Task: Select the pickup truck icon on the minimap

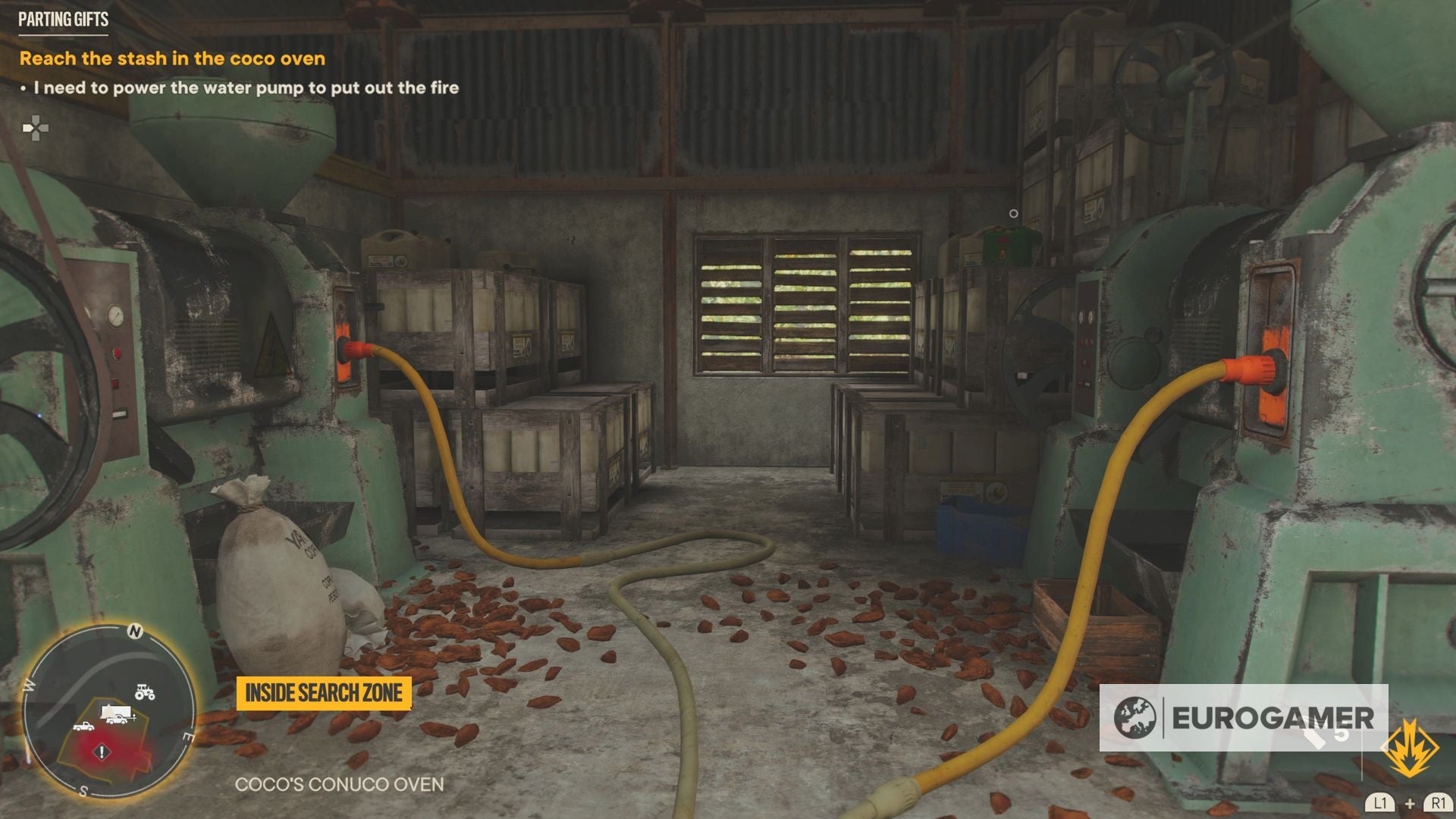Action: click(x=84, y=727)
